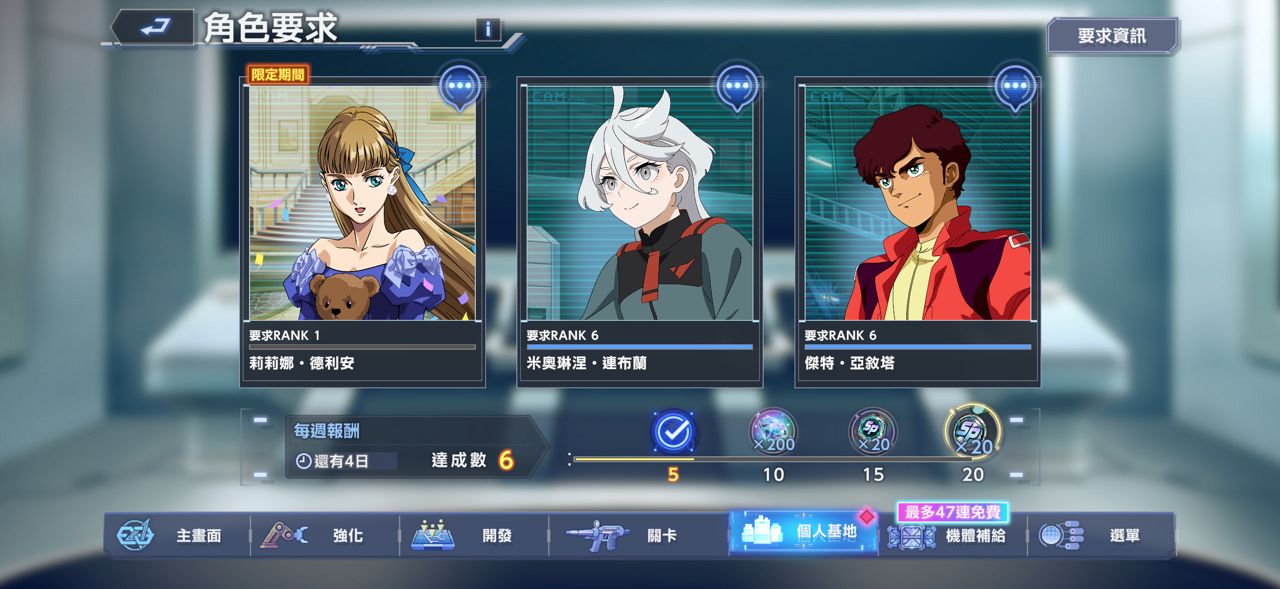The height and width of the screenshot is (589, 1280).
Task: Switch to the 開發 development menu
Action: tap(473, 535)
